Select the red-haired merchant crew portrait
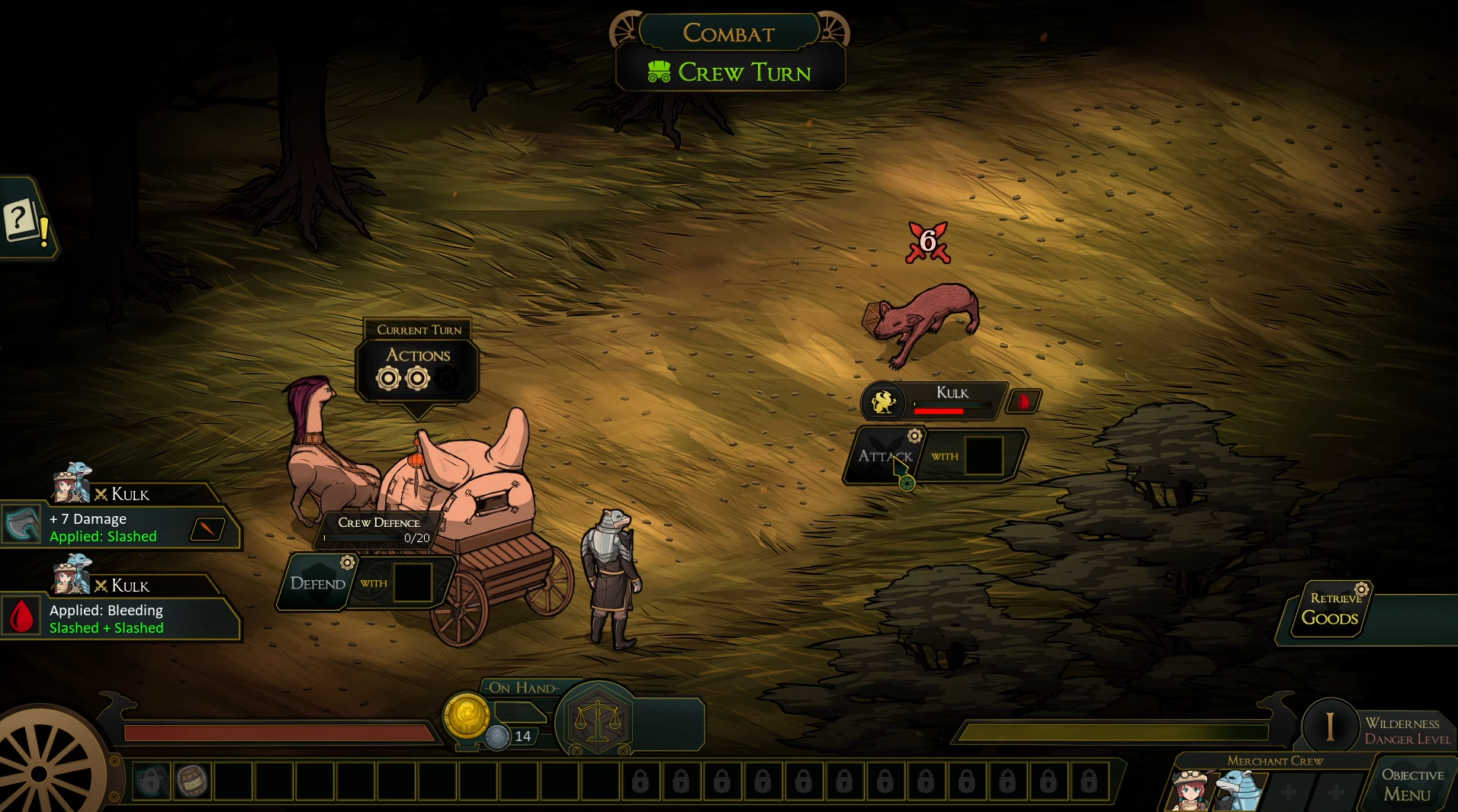The height and width of the screenshot is (812, 1458). (1190, 790)
